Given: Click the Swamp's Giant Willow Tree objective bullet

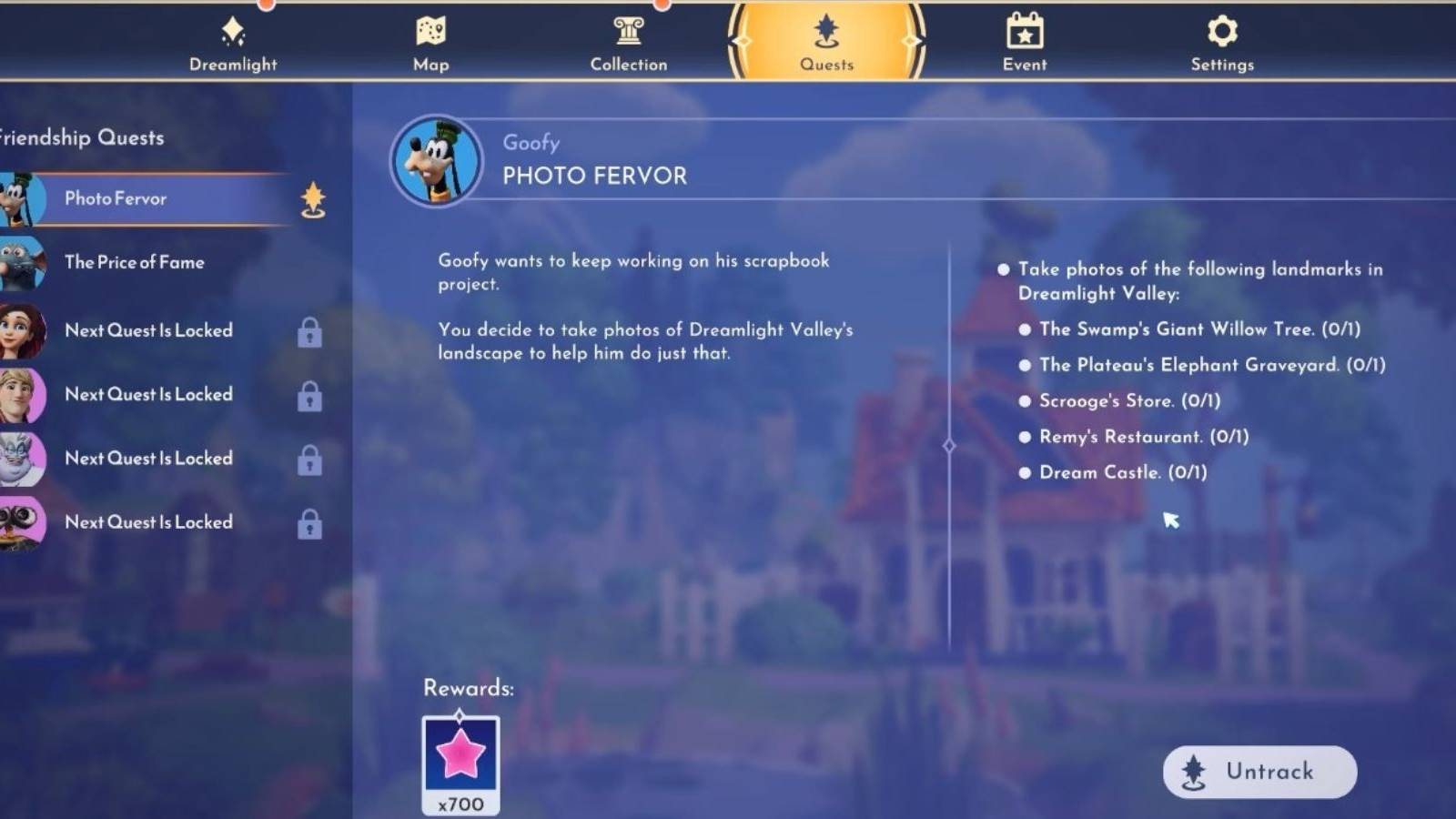Looking at the screenshot, I should (x=1026, y=329).
